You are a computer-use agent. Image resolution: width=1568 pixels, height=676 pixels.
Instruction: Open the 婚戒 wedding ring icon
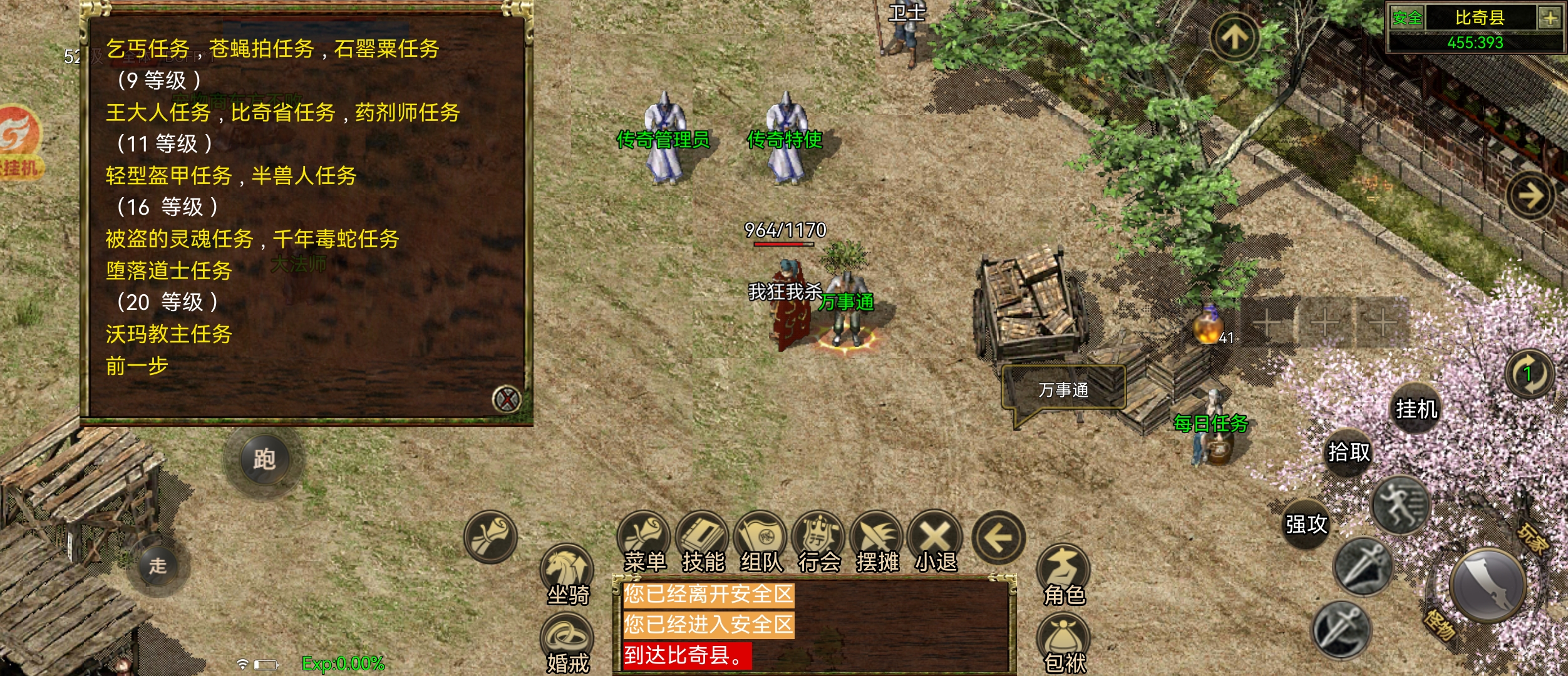[x=567, y=643]
